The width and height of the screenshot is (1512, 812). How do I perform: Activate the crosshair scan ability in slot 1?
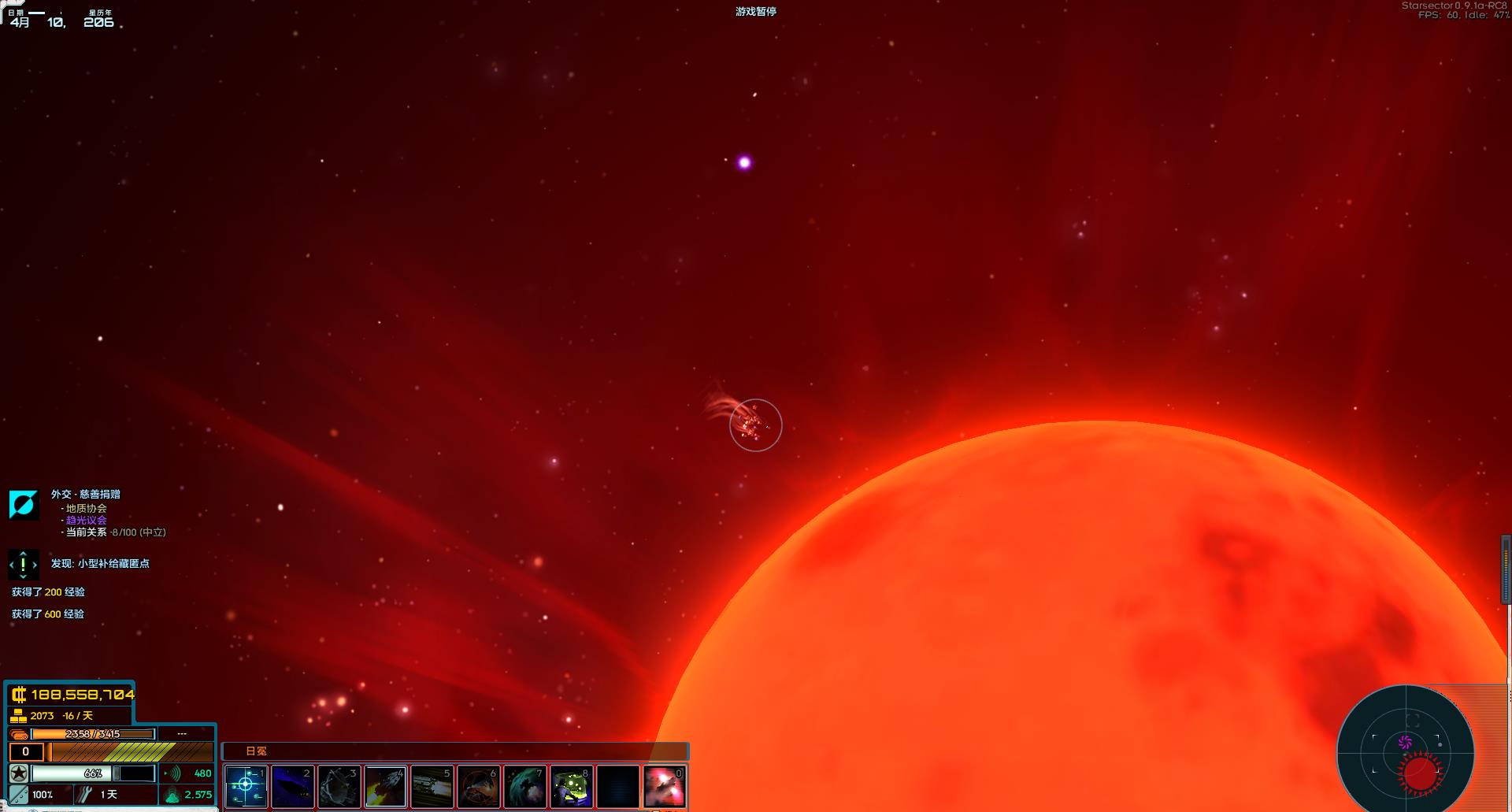(x=246, y=786)
